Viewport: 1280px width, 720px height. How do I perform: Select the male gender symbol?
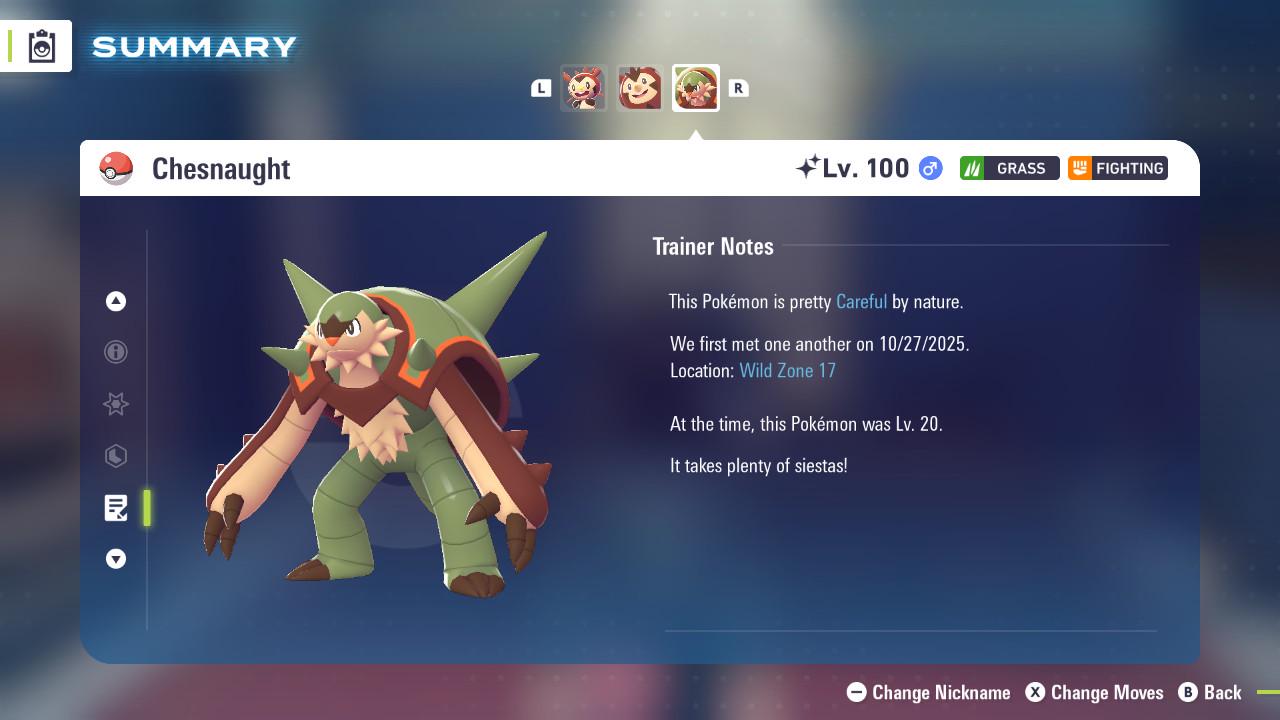point(928,168)
